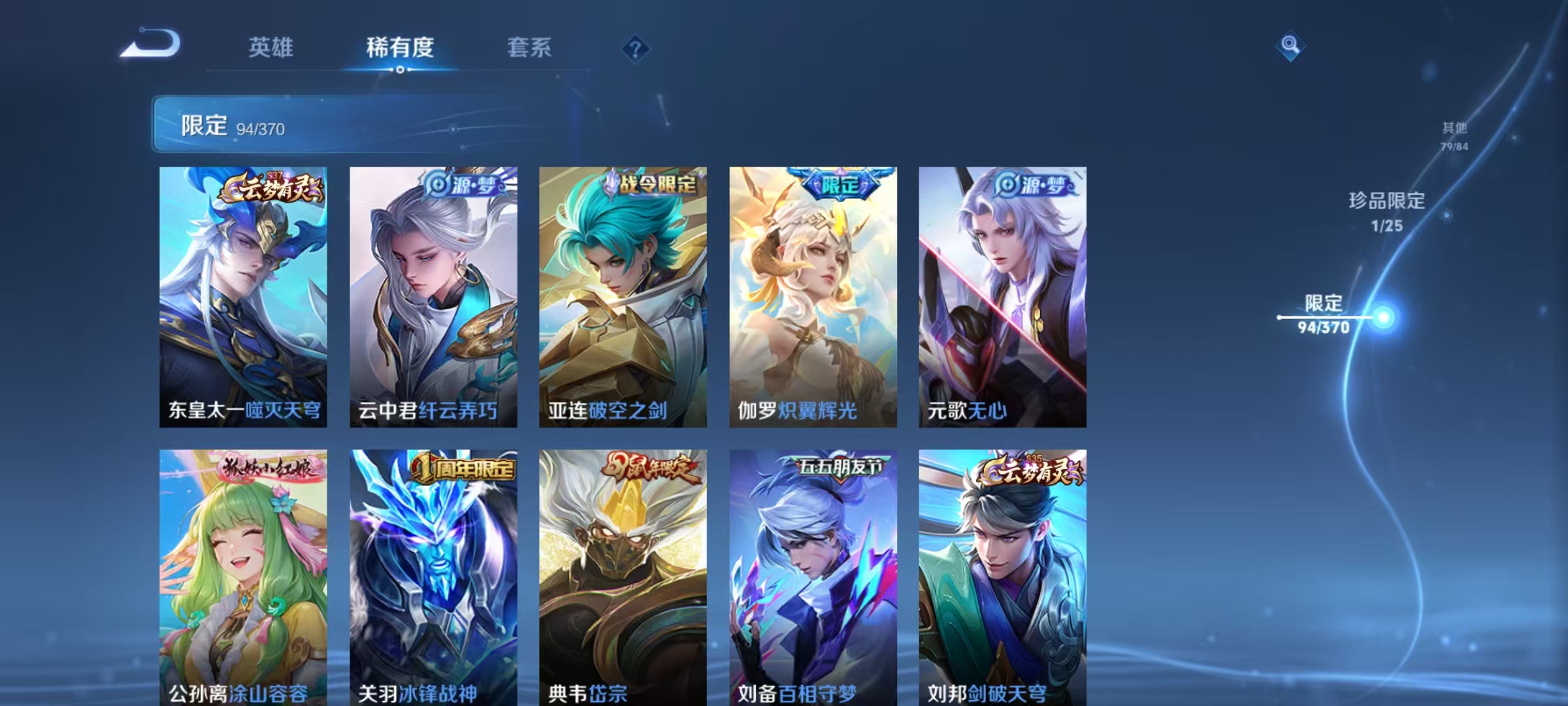1568x706 pixels.
Task: Click the question mark help icon
Action: [637, 49]
